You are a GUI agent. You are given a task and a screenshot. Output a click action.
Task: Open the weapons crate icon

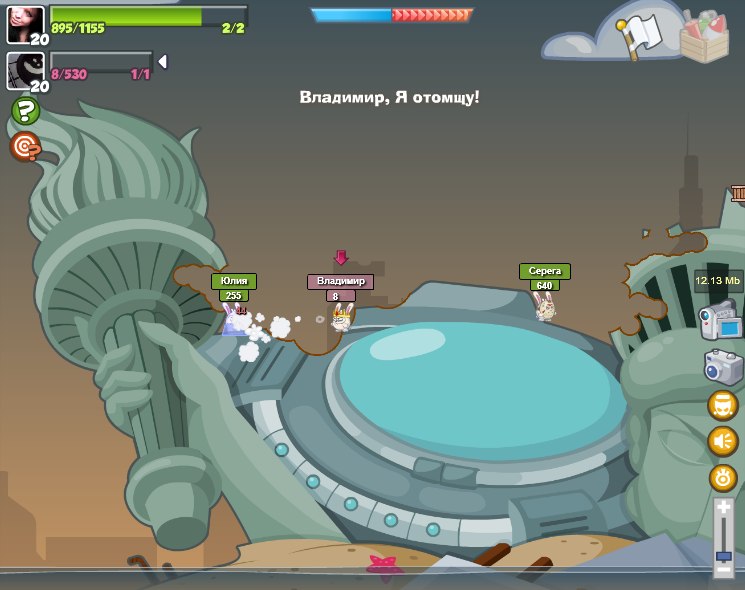pos(704,37)
